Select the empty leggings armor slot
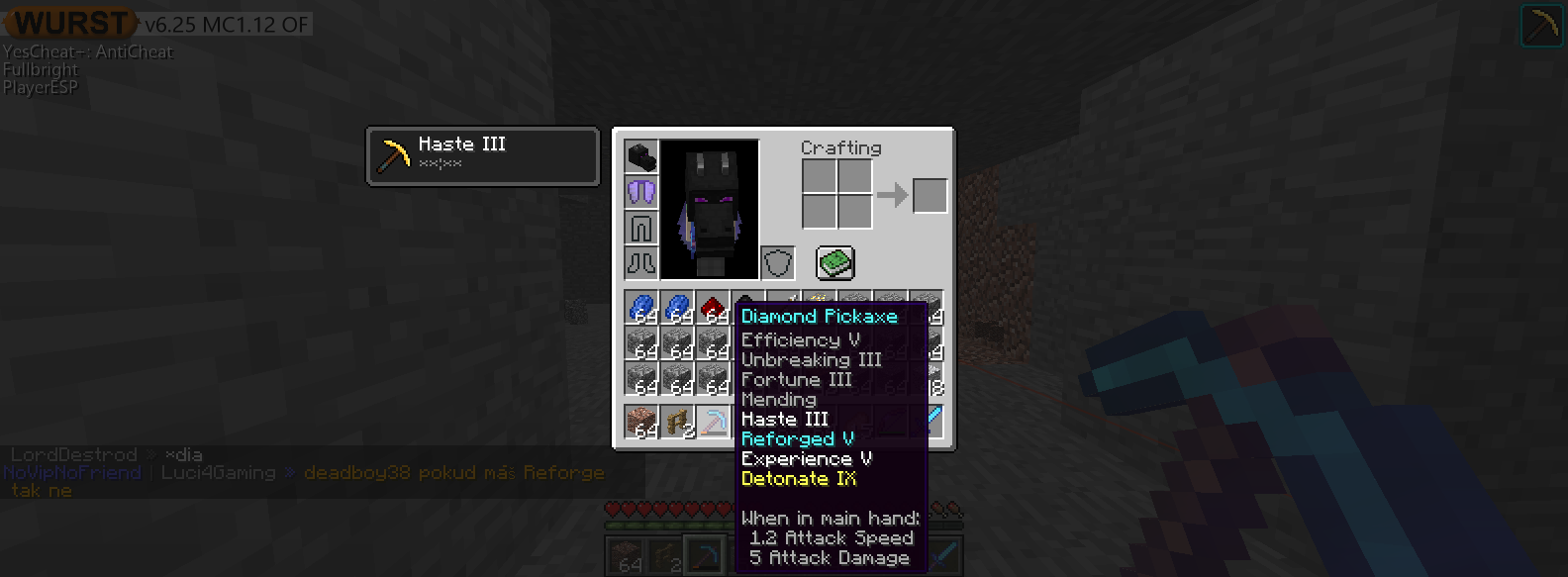 point(641,228)
